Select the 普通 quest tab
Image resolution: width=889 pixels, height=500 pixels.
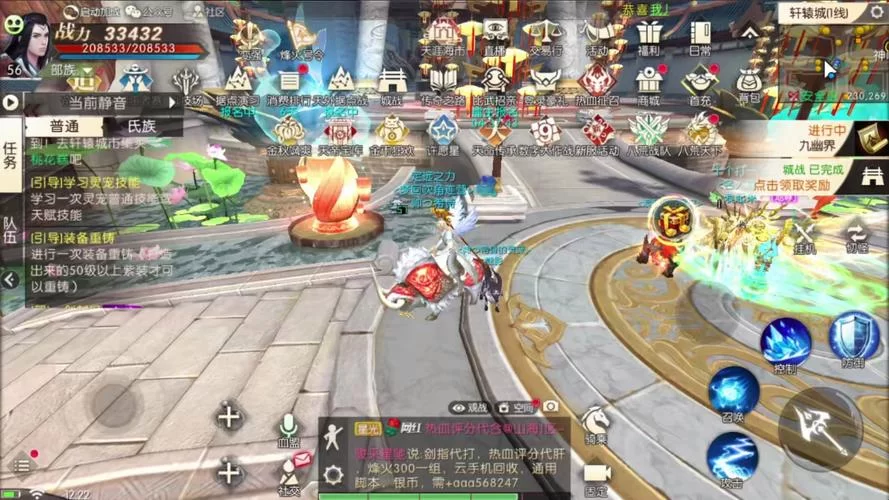click(x=50, y=126)
